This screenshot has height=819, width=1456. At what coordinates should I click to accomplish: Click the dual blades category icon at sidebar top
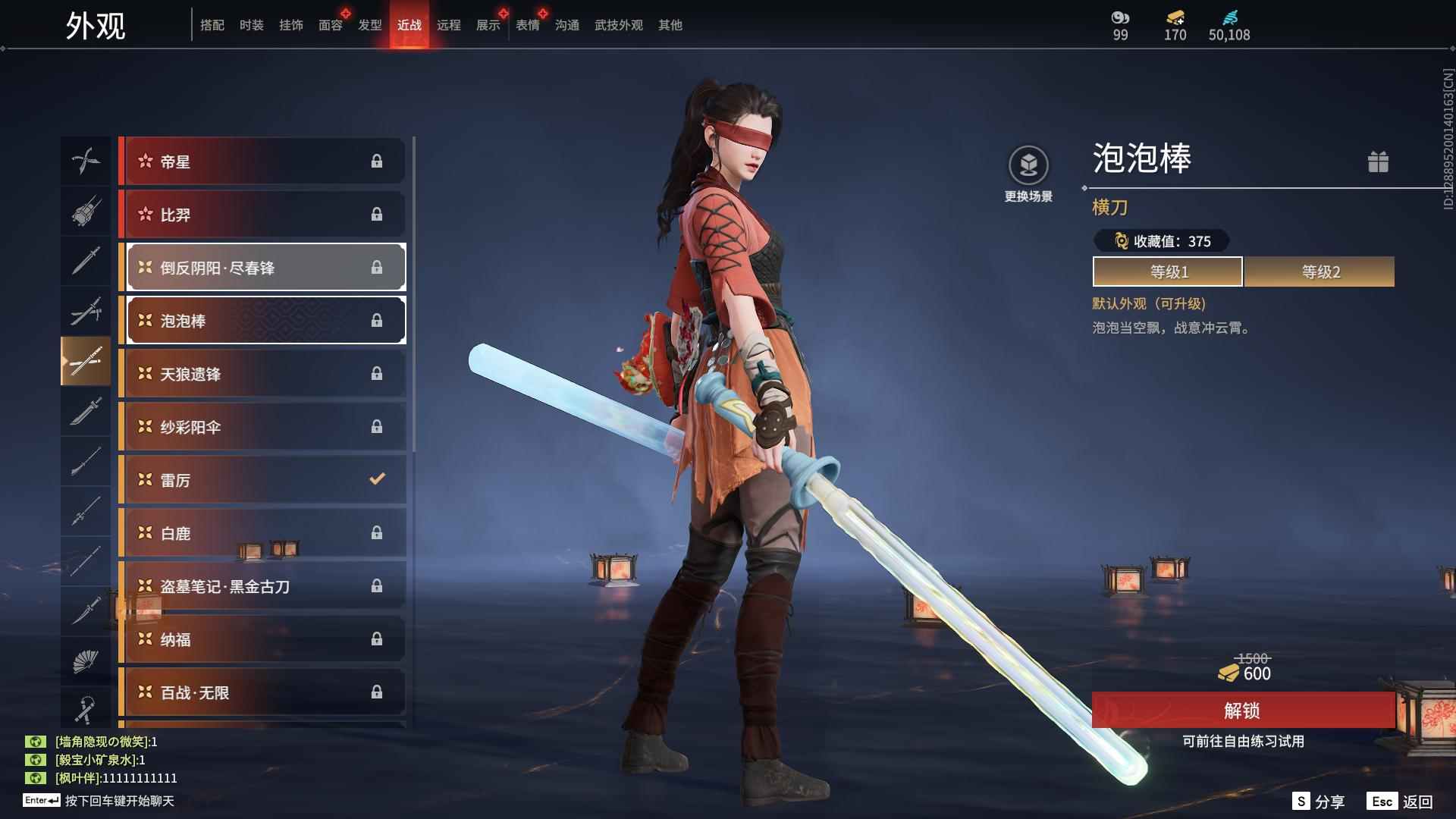86,161
